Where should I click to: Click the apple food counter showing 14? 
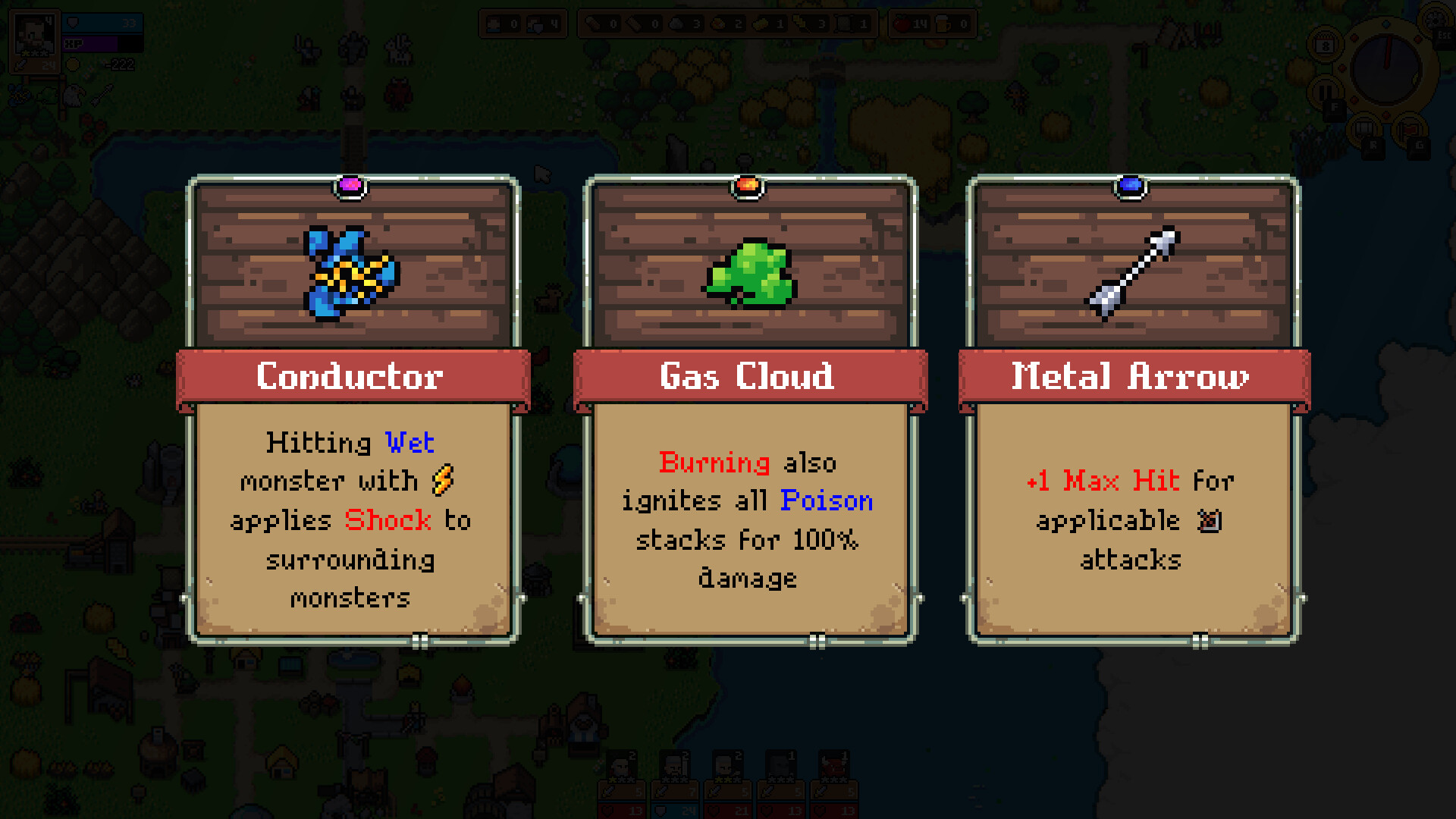(900, 24)
